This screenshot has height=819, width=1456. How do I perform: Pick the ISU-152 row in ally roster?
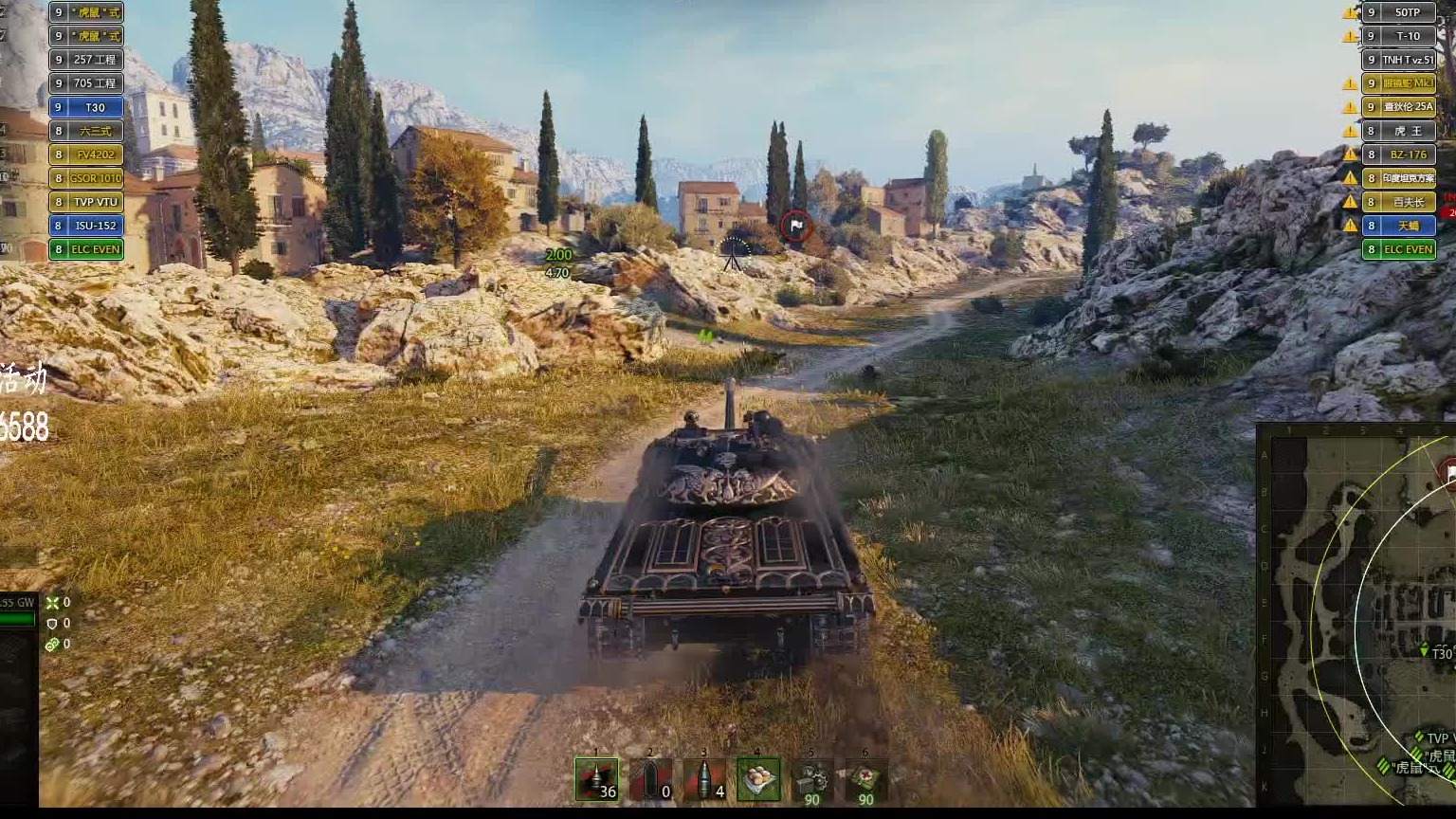(x=86, y=226)
